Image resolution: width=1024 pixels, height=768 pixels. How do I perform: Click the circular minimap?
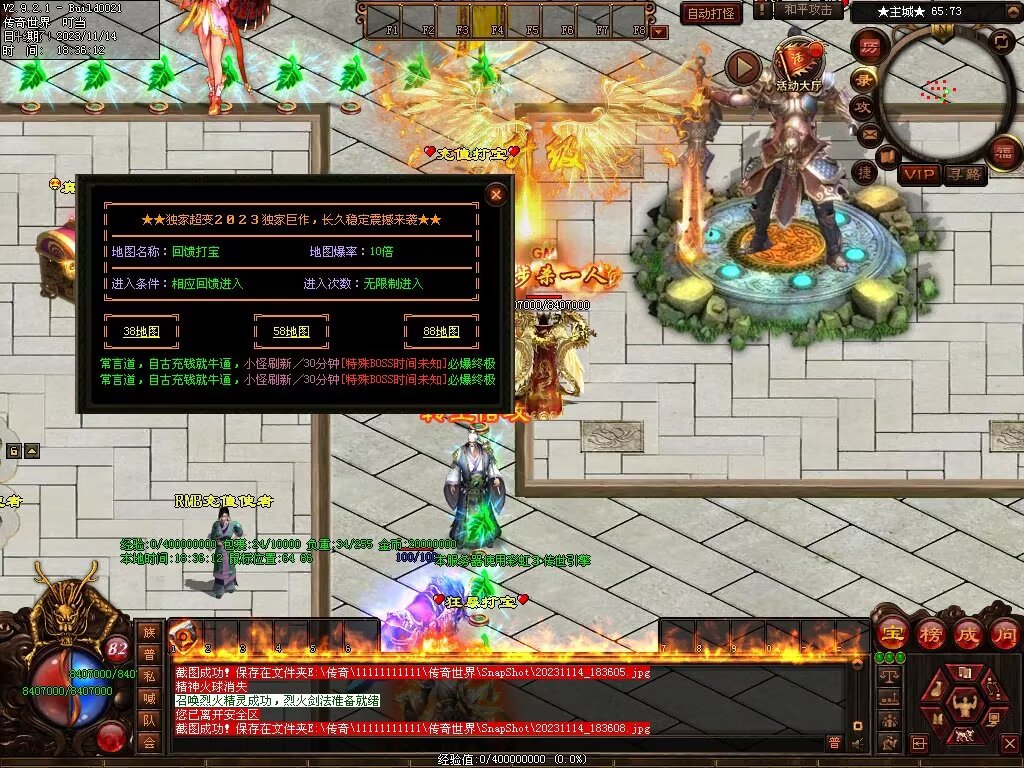coord(940,92)
